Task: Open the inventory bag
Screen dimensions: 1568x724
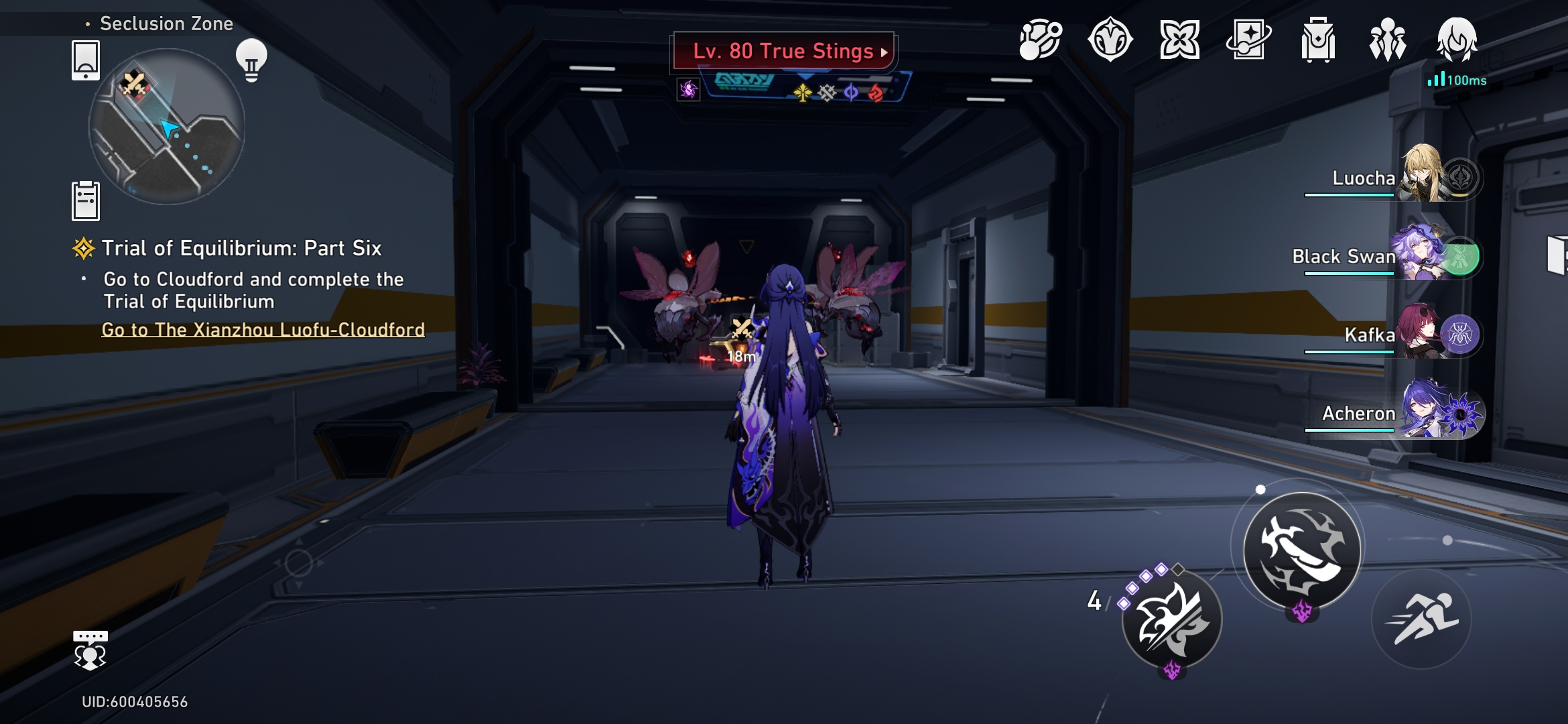Action: (x=1319, y=42)
